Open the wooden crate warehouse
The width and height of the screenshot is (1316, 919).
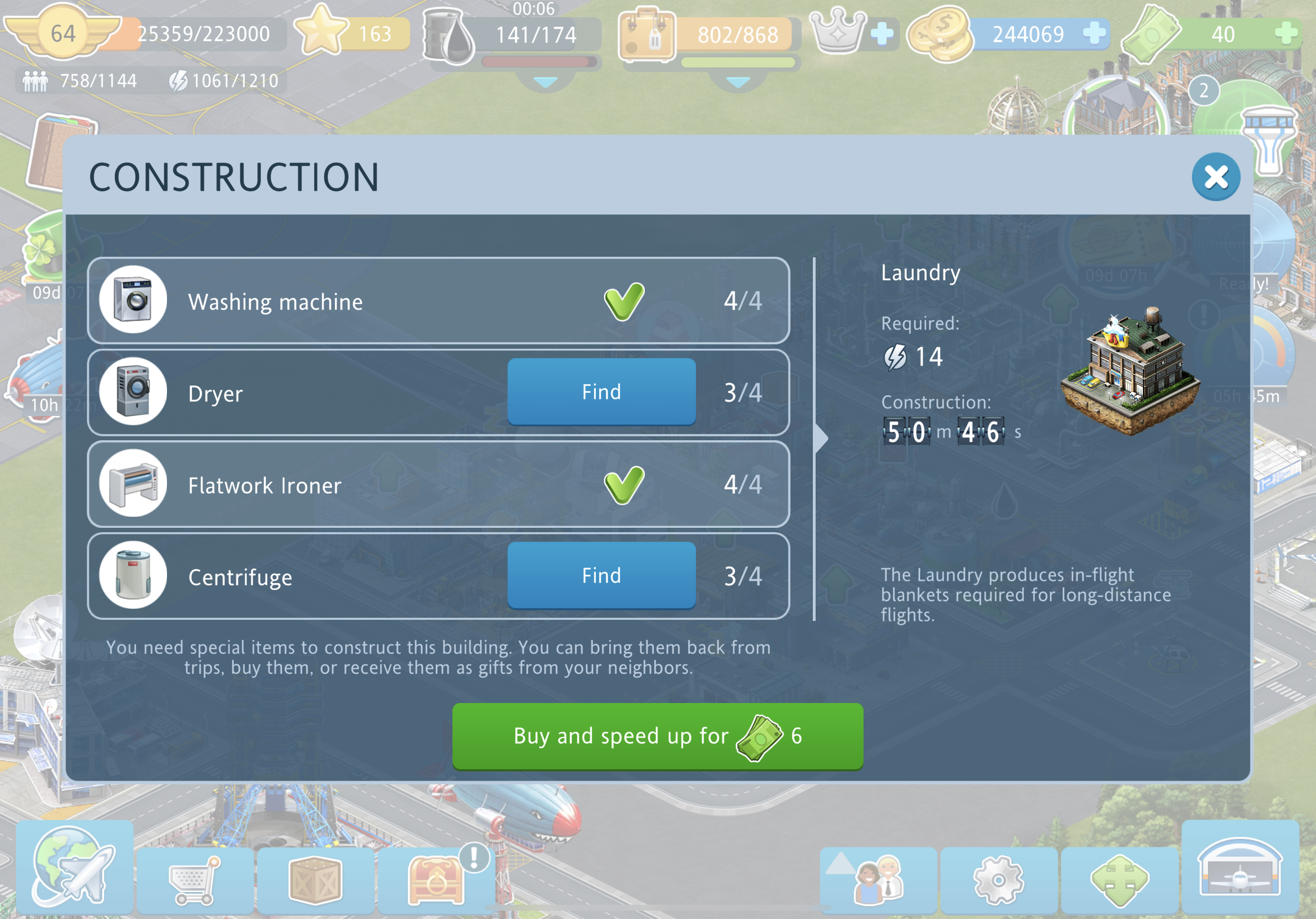tap(315, 879)
